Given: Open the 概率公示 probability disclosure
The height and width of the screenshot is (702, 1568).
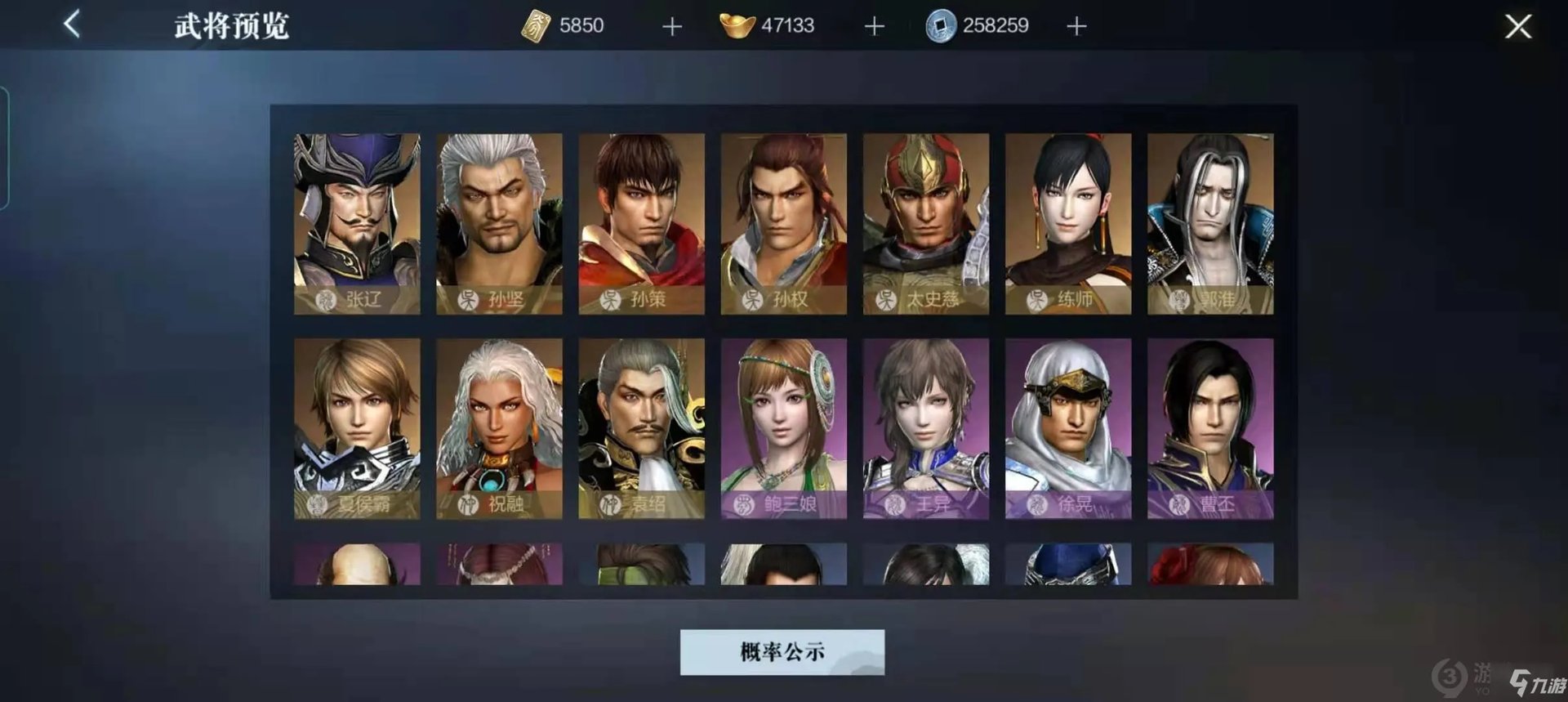Looking at the screenshot, I should pyautogui.click(x=782, y=652).
